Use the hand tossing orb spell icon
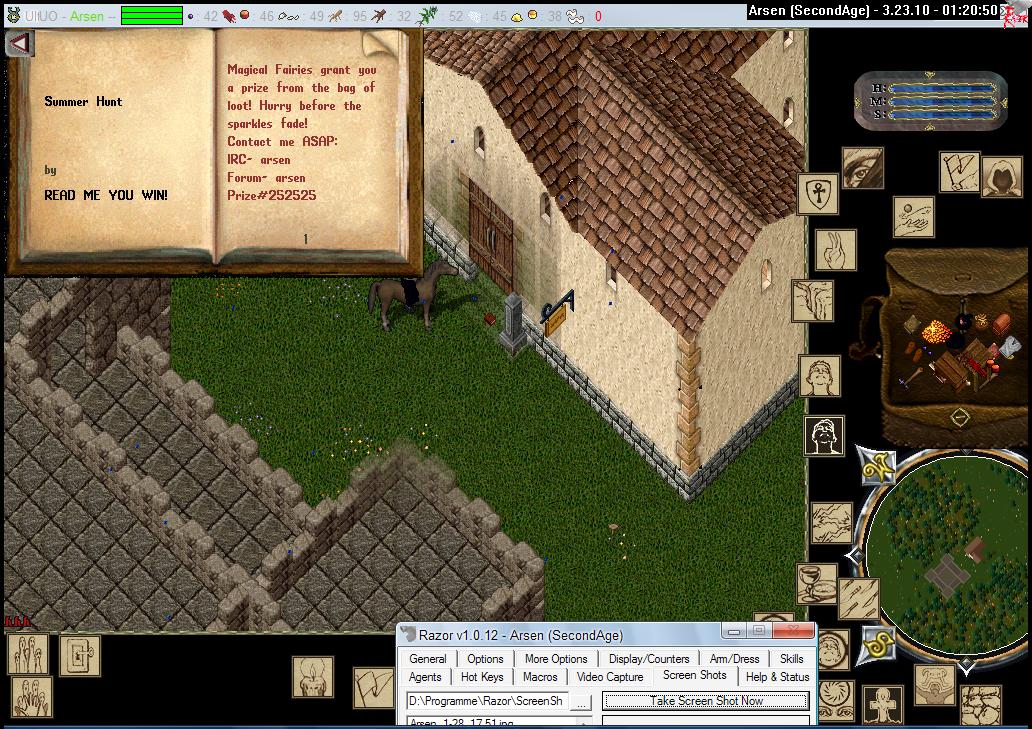This screenshot has height=729, width=1032. [x=913, y=216]
